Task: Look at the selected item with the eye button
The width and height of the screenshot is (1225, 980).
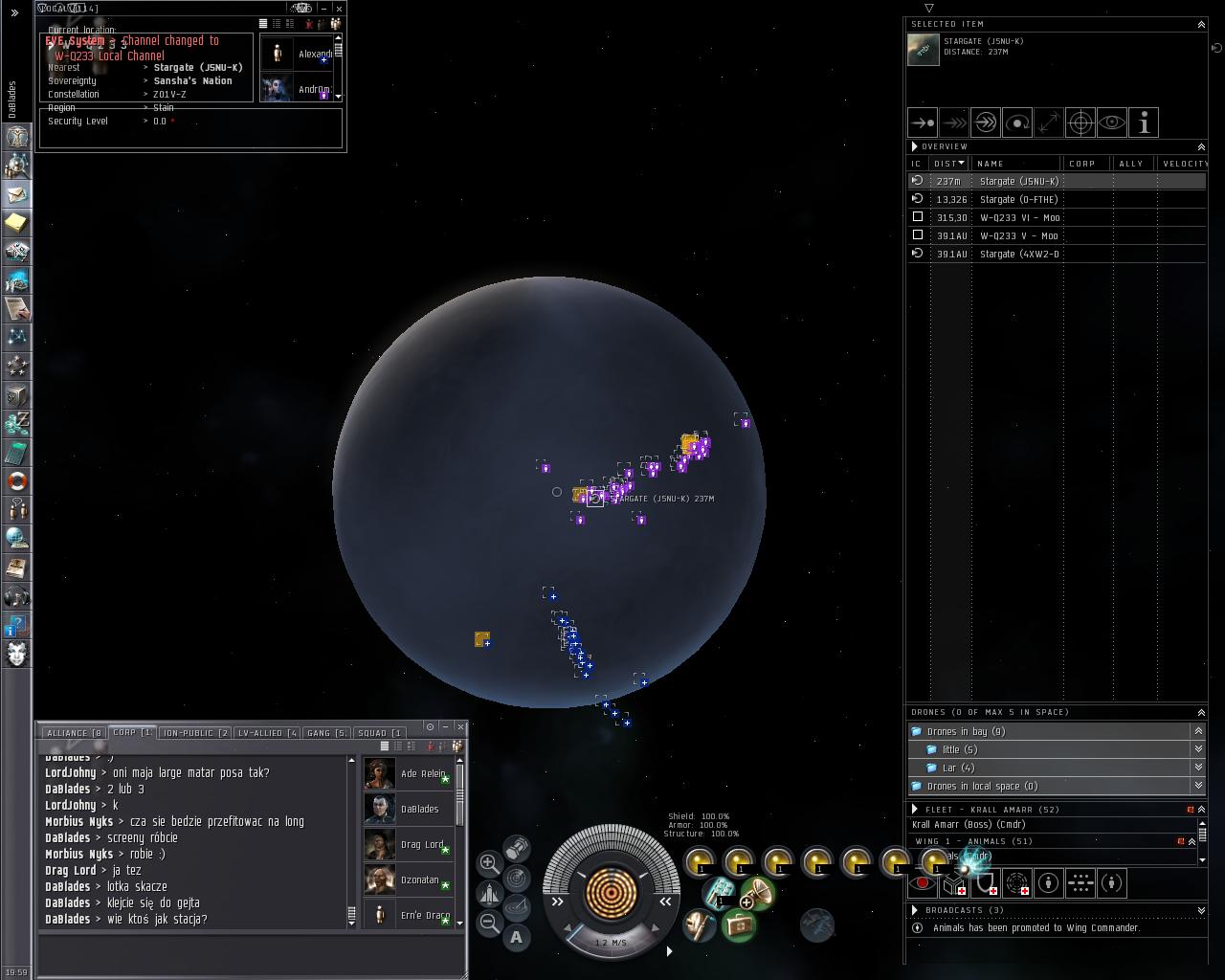Action: point(1112,122)
